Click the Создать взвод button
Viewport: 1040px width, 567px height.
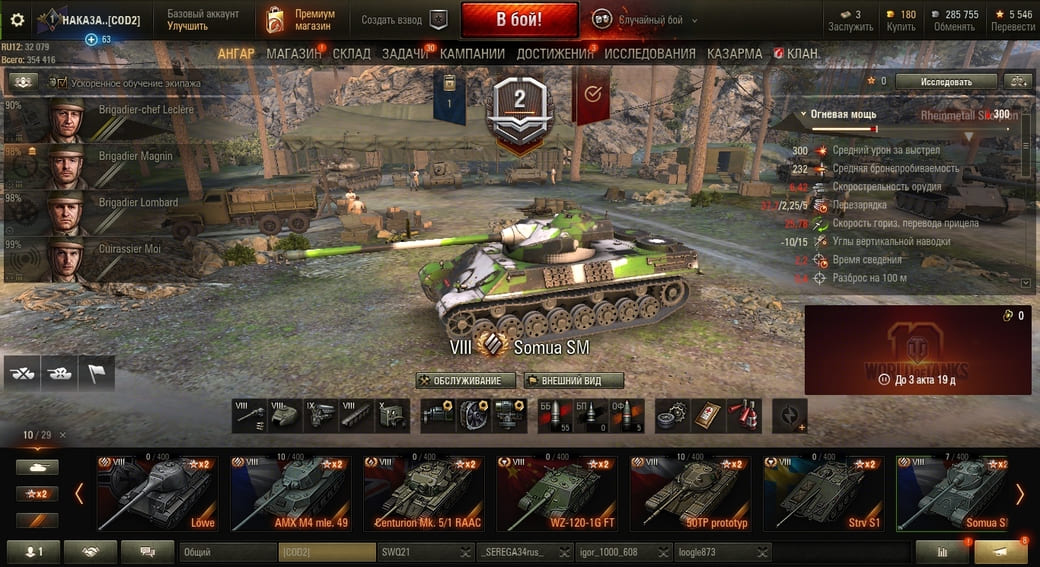point(404,20)
